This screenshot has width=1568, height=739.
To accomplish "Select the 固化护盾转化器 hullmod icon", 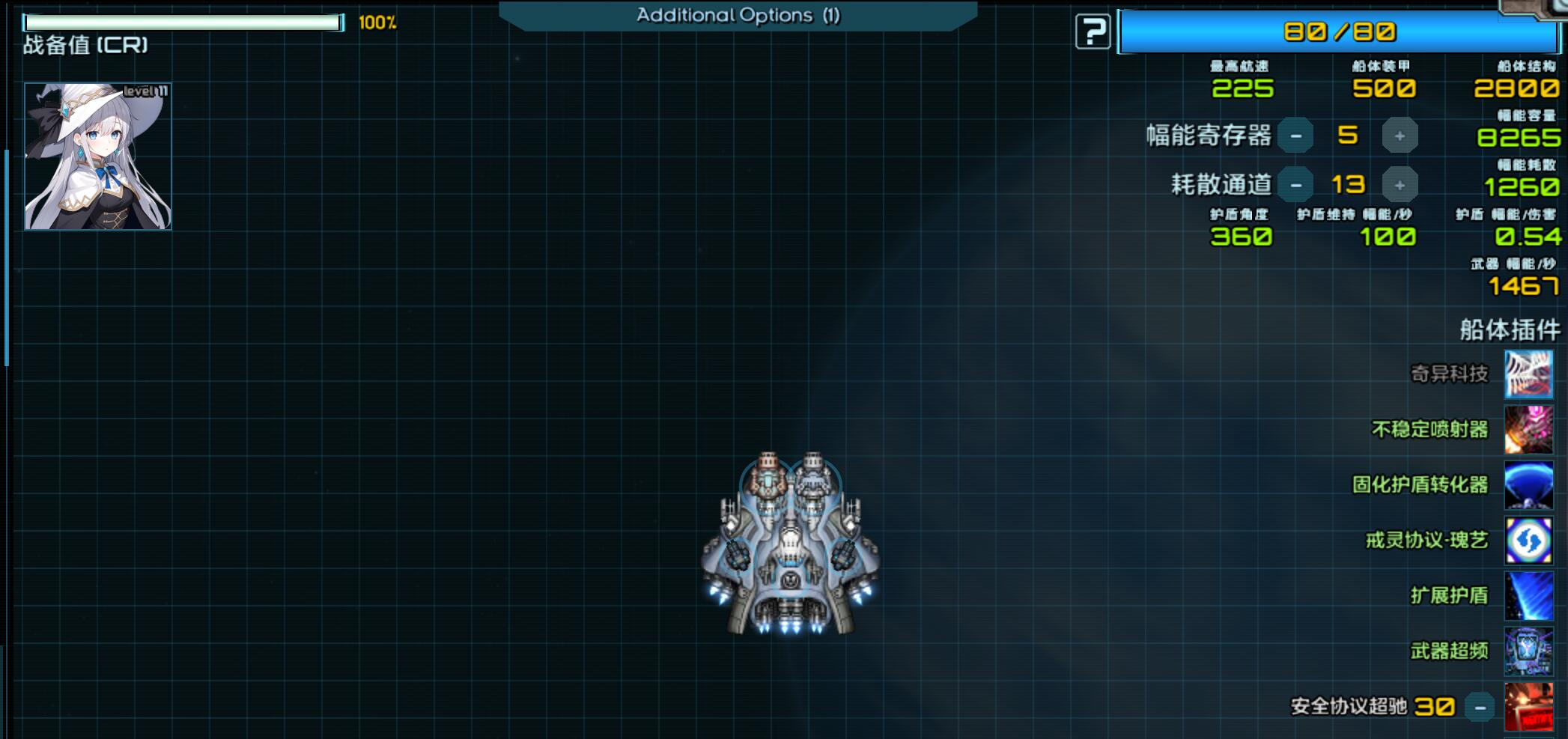I will pyautogui.click(x=1528, y=484).
